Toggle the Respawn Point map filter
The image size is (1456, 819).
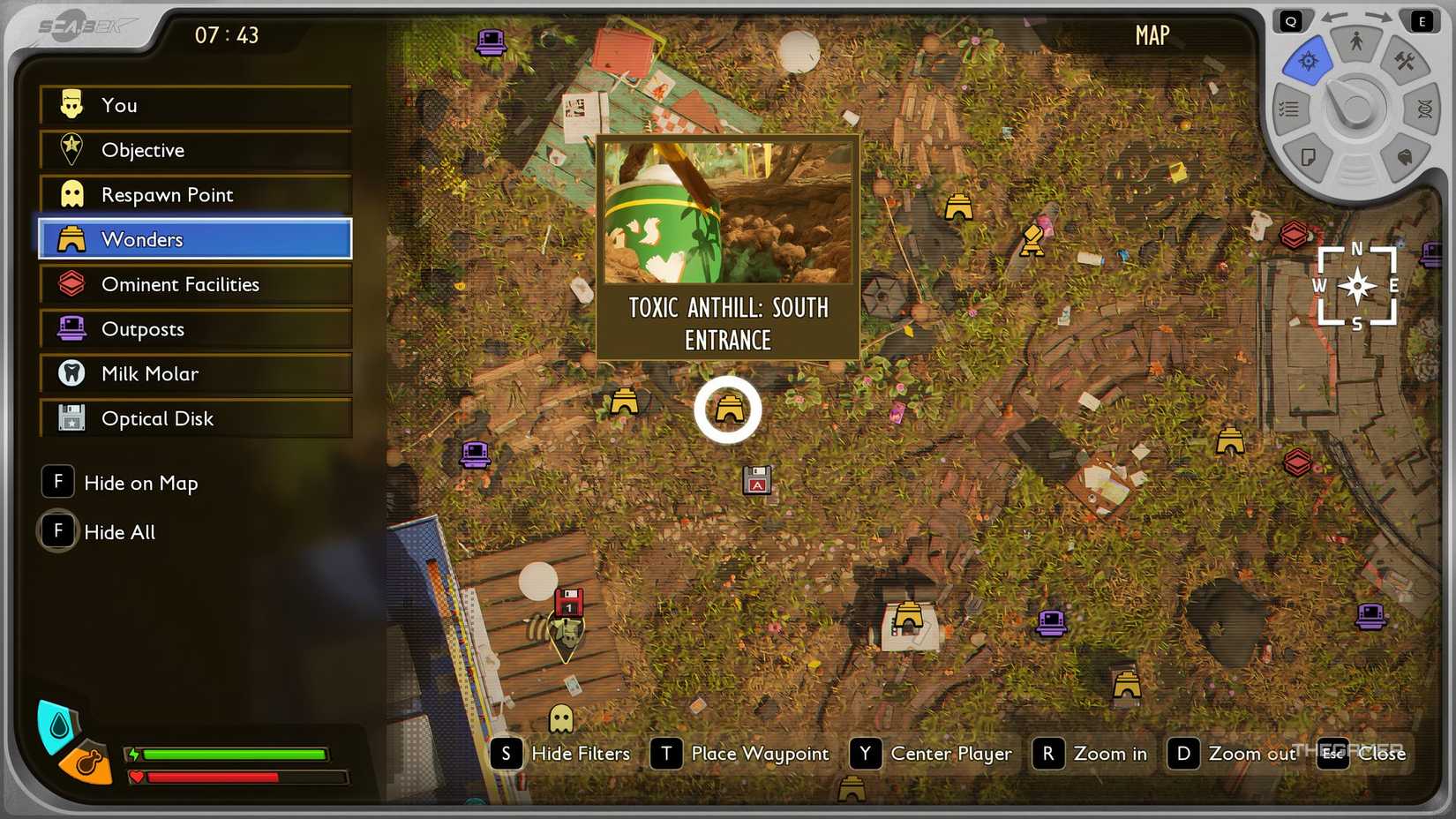click(194, 194)
